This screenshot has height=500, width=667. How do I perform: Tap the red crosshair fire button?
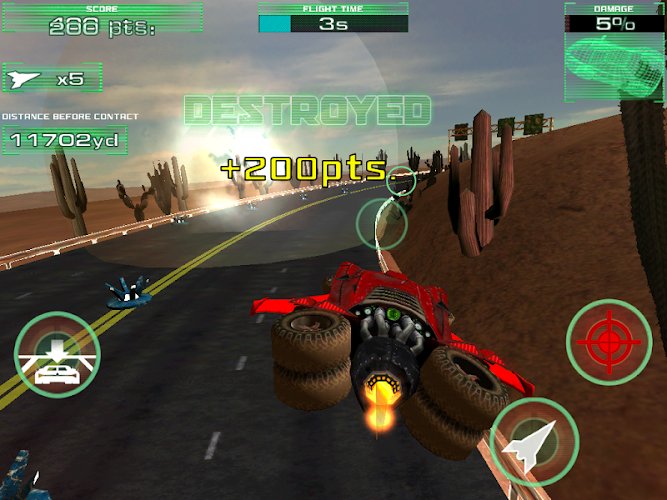tap(609, 343)
